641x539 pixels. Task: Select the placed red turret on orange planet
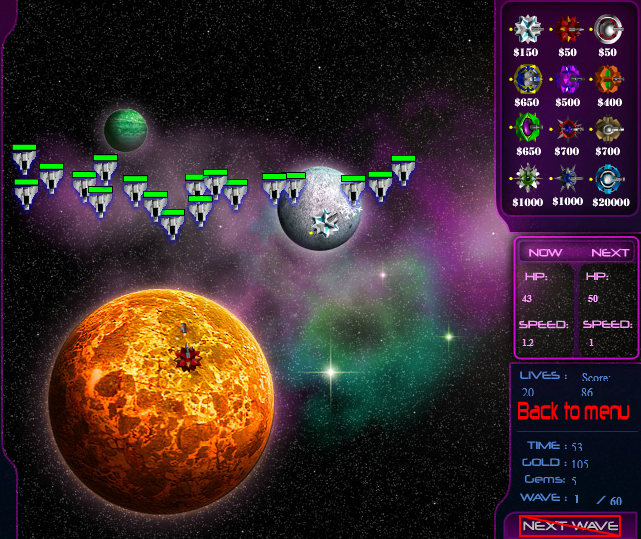[187, 356]
